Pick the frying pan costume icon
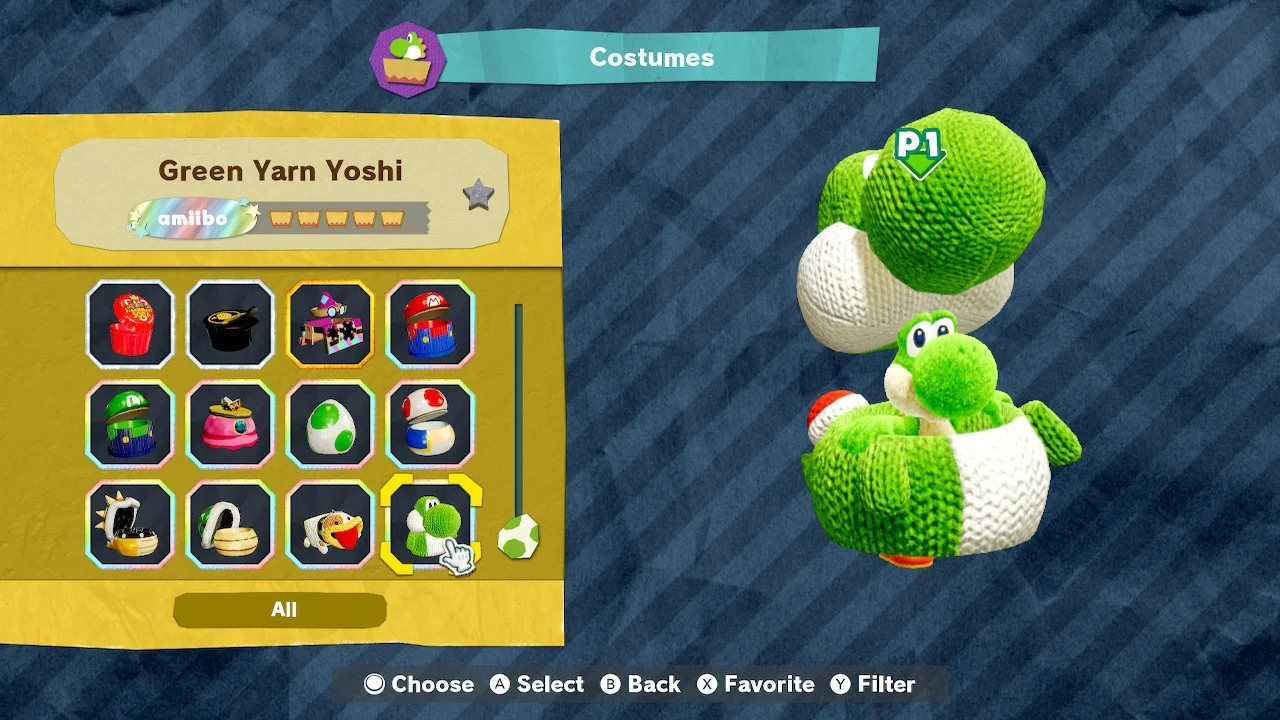The image size is (1280, 720). pos(230,322)
